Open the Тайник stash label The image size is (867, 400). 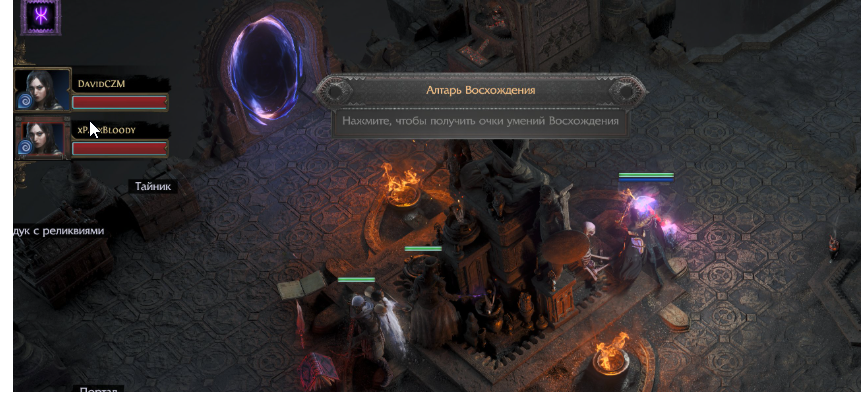coord(153,186)
